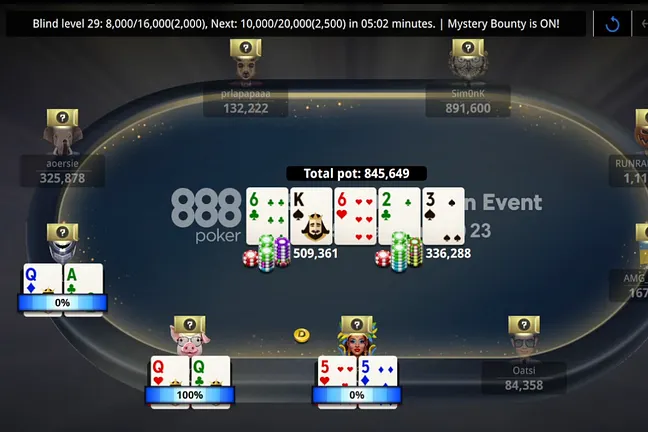
Task: Click the mystery bounty envelope above Oatsi
Action: pyautogui.click(x=524, y=325)
